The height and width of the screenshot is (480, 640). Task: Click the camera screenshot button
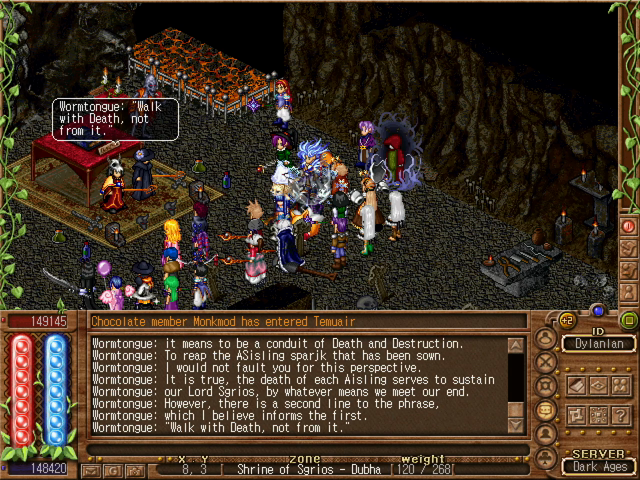click(134, 469)
